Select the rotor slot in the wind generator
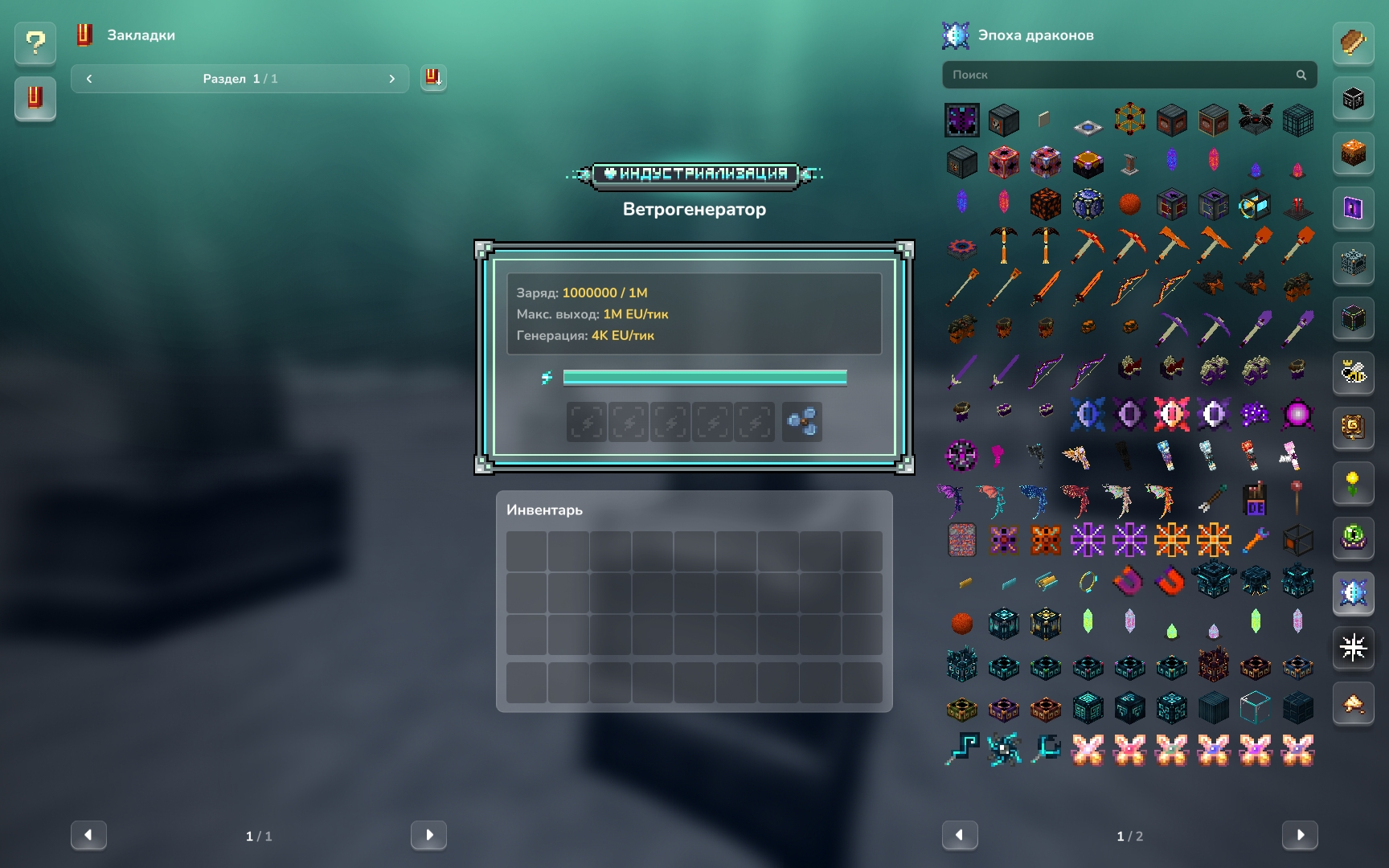 [x=802, y=422]
